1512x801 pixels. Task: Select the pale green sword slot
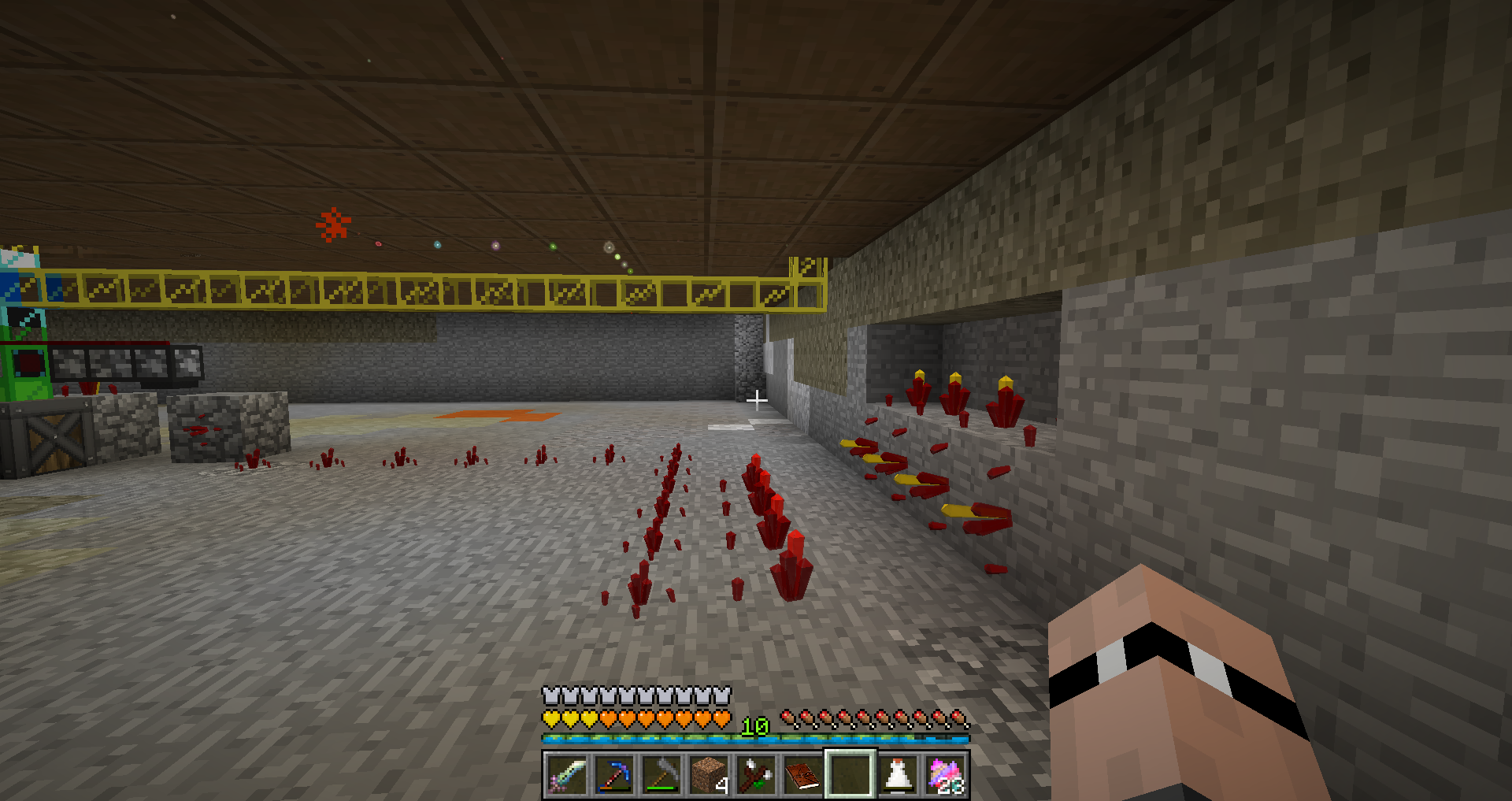coord(566,774)
